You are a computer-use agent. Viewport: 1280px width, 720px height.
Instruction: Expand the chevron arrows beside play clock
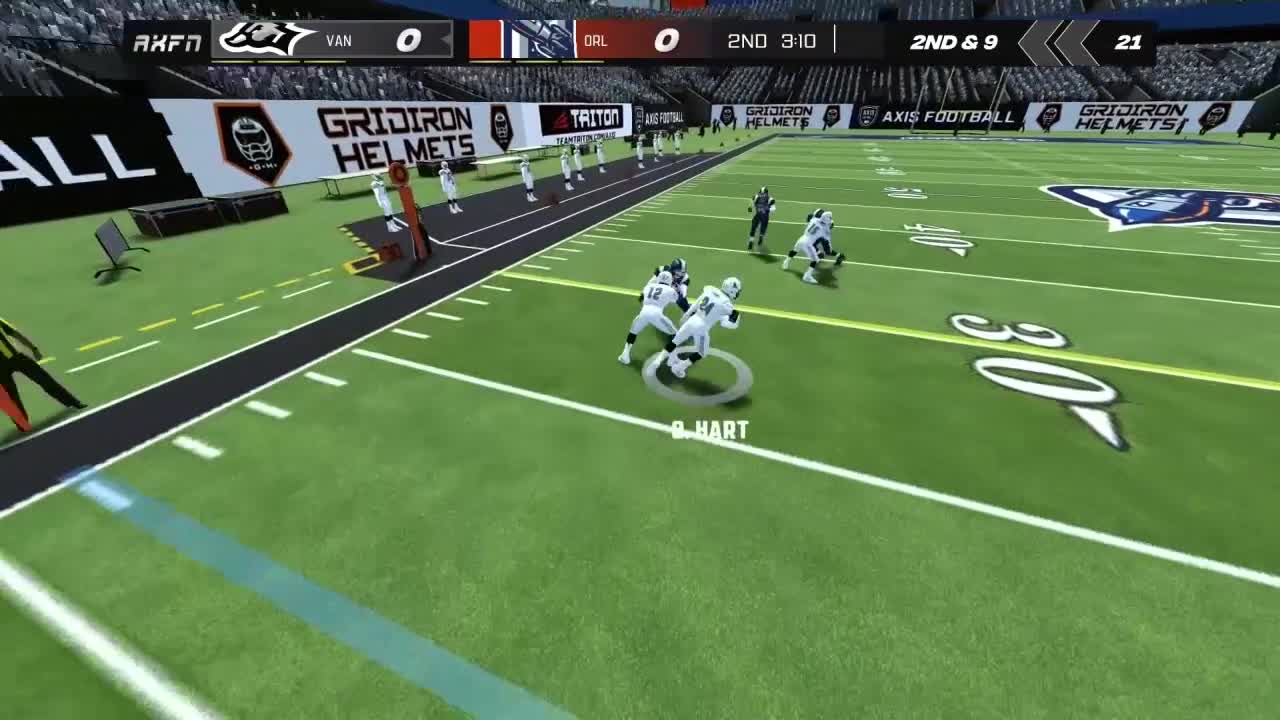[x=1058, y=42]
